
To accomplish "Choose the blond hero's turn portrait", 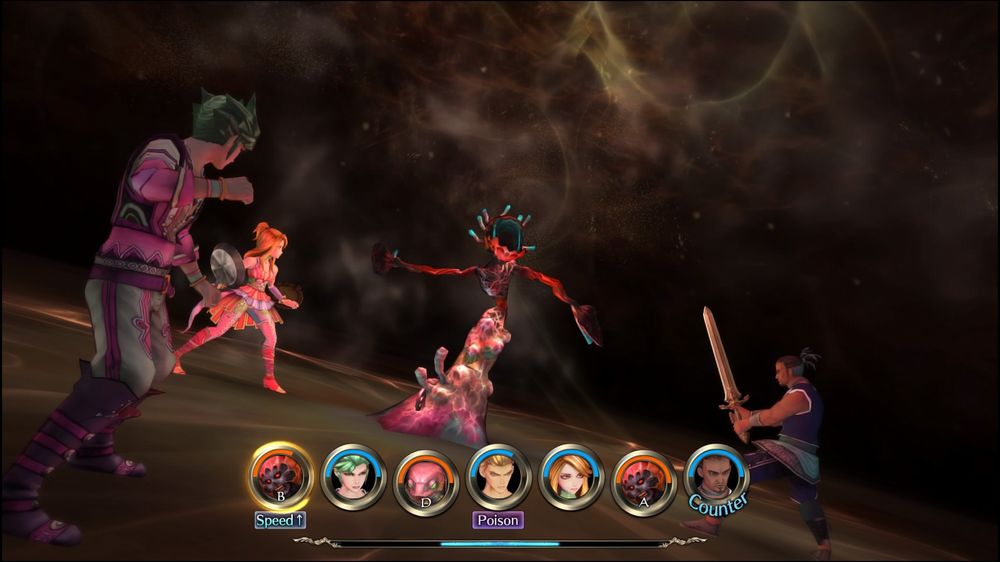I will 498,478.
